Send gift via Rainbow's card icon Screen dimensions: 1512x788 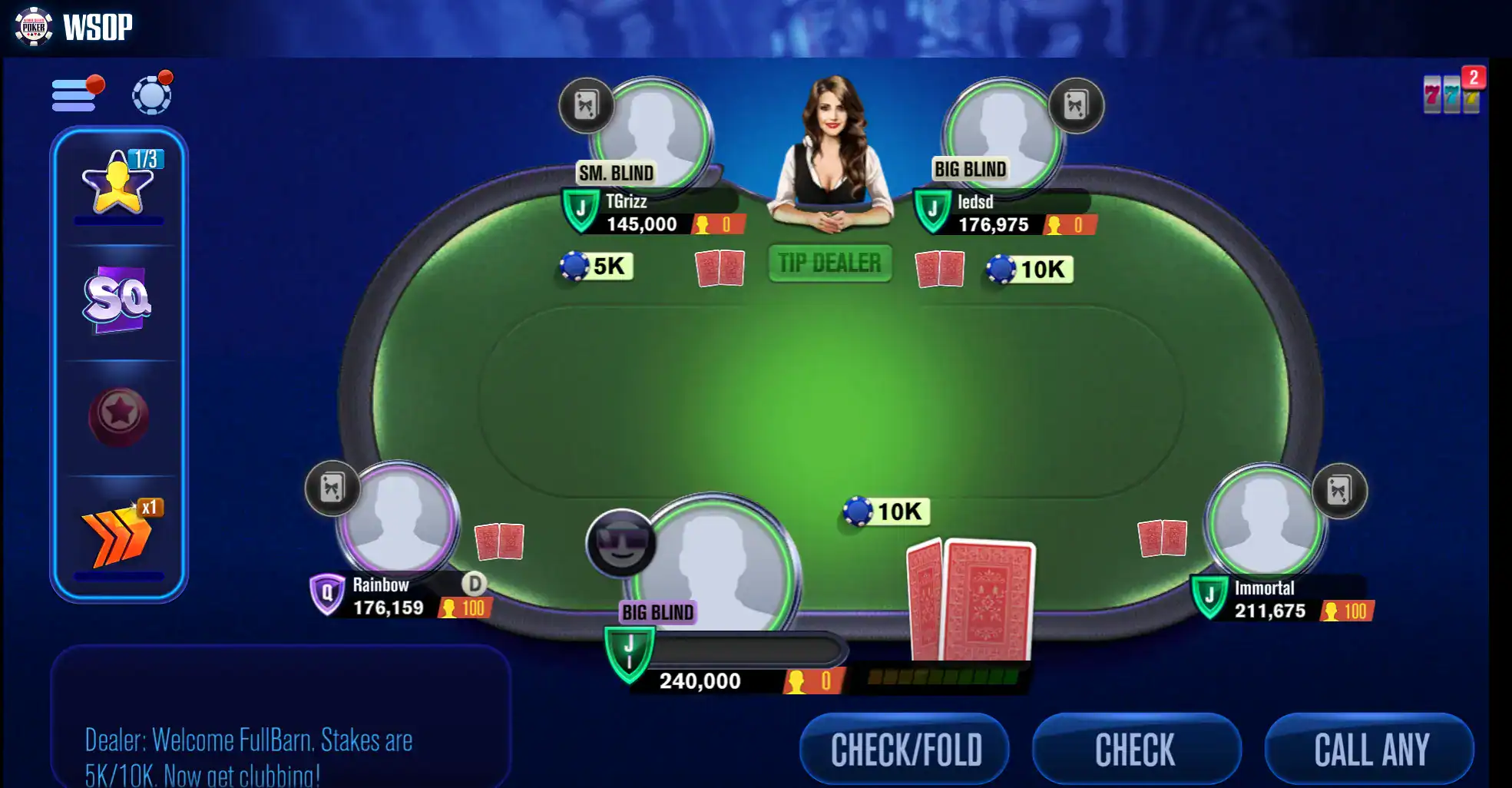click(332, 488)
